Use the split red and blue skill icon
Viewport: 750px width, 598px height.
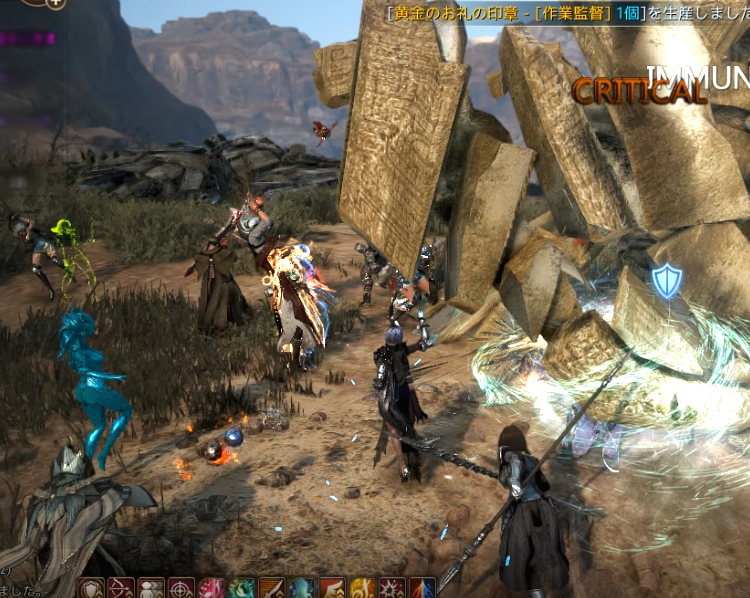coord(422,588)
